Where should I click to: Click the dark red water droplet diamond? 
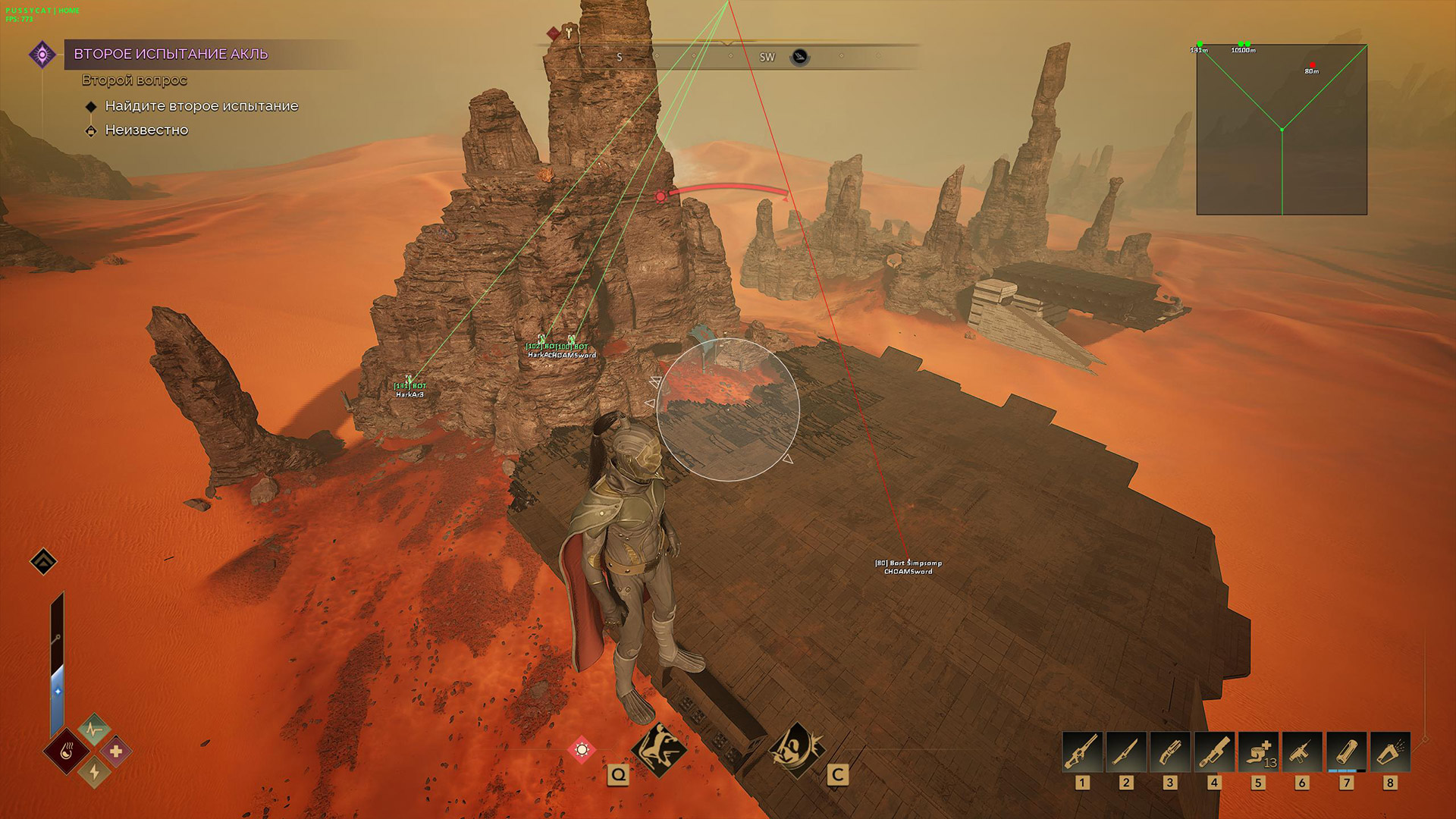pos(67,752)
